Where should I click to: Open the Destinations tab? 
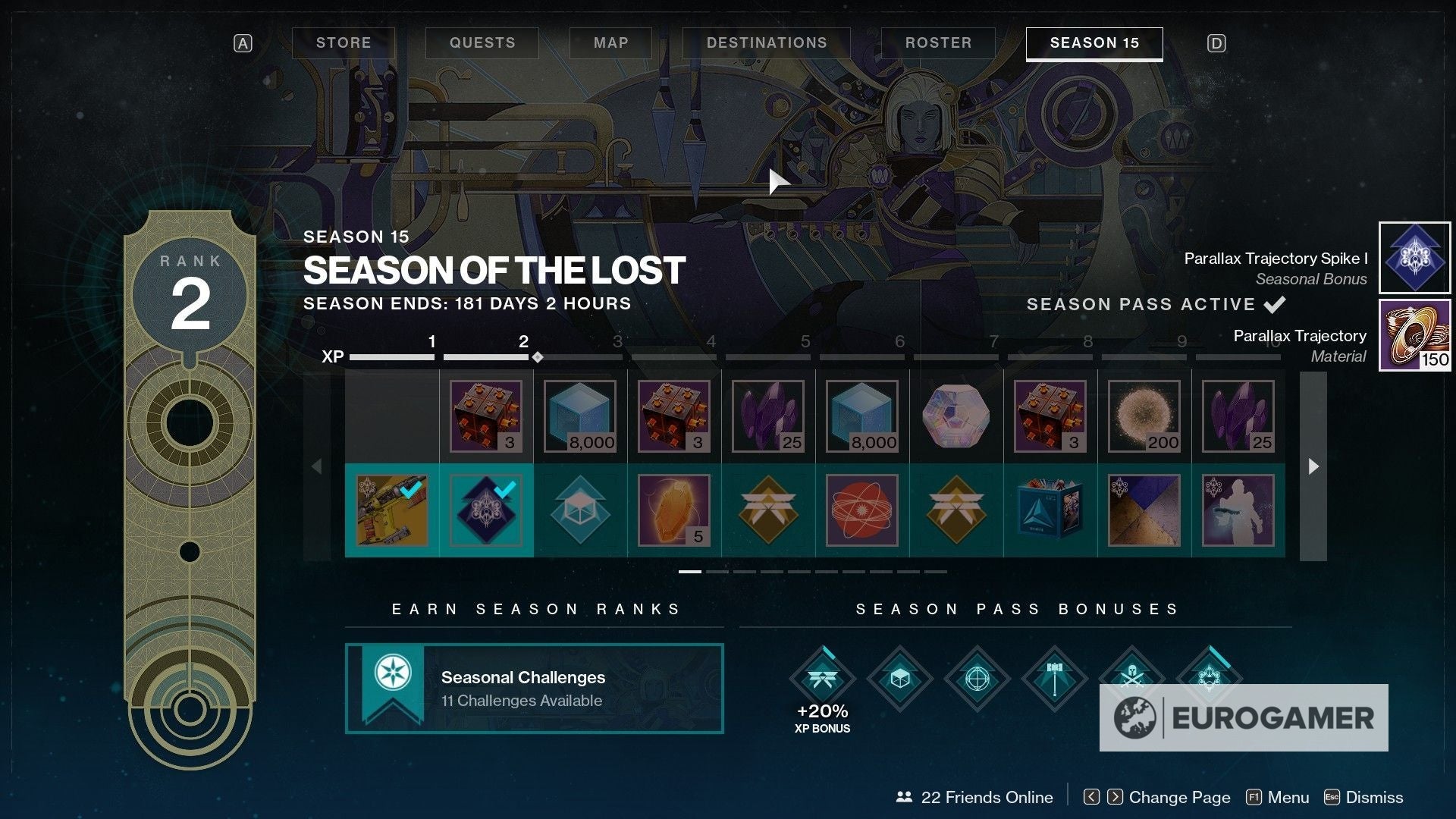(766, 43)
